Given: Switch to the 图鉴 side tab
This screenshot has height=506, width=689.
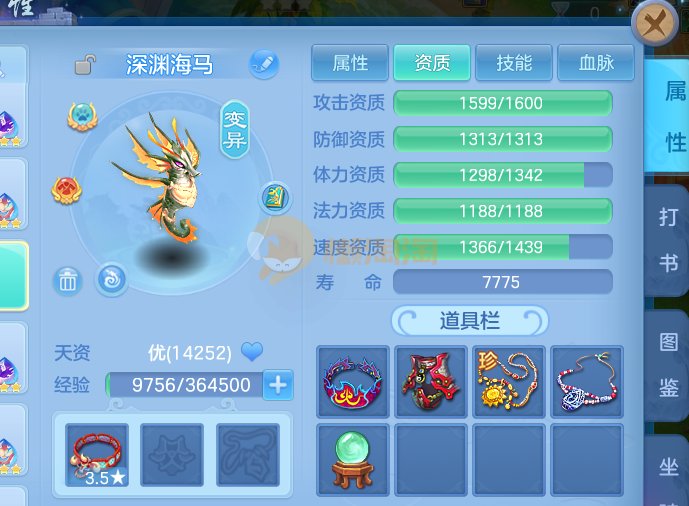Looking at the screenshot, I should click(669, 367).
